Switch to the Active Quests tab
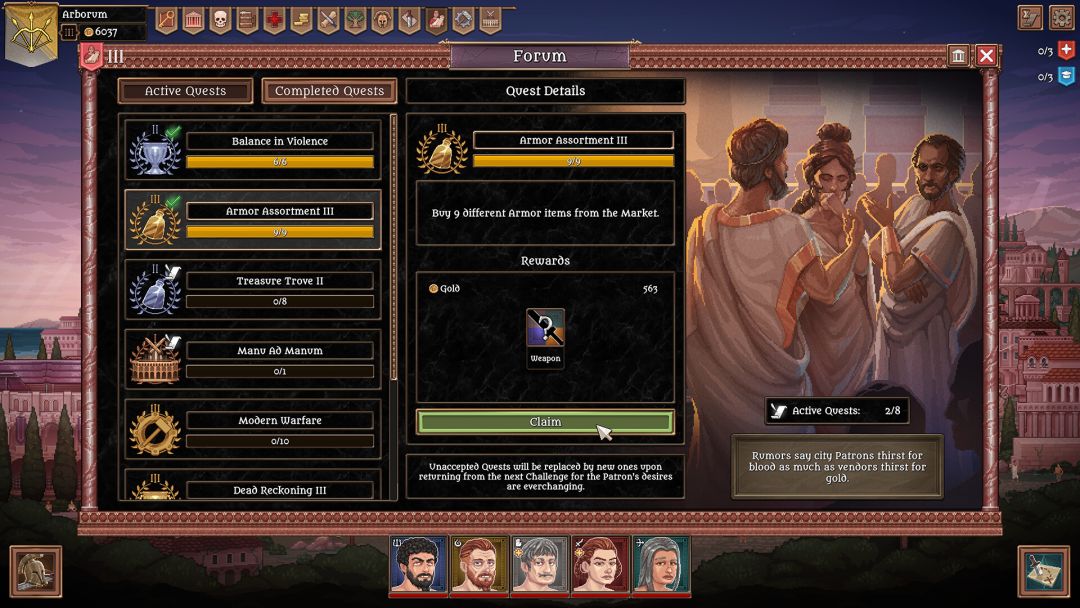The image size is (1080, 608). pyautogui.click(x=185, y=91)
